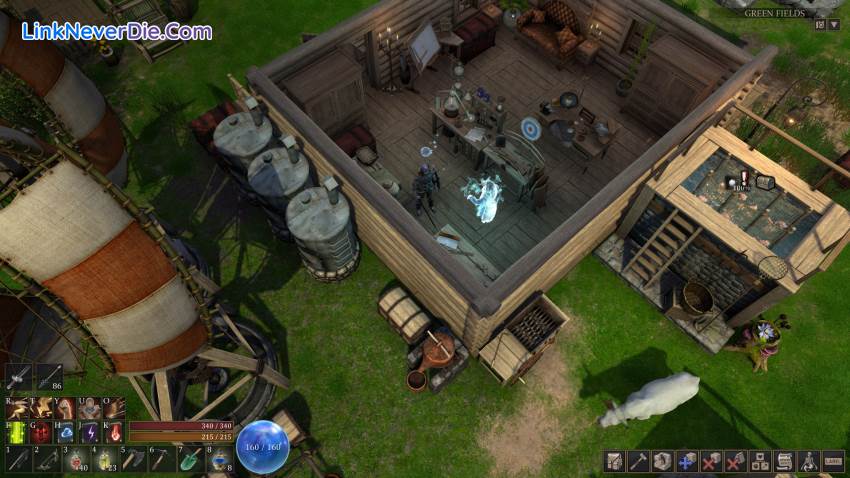Activate the lightning bolt skill on J
Viewport: 850px width, 478px height.
pos(90,432)
